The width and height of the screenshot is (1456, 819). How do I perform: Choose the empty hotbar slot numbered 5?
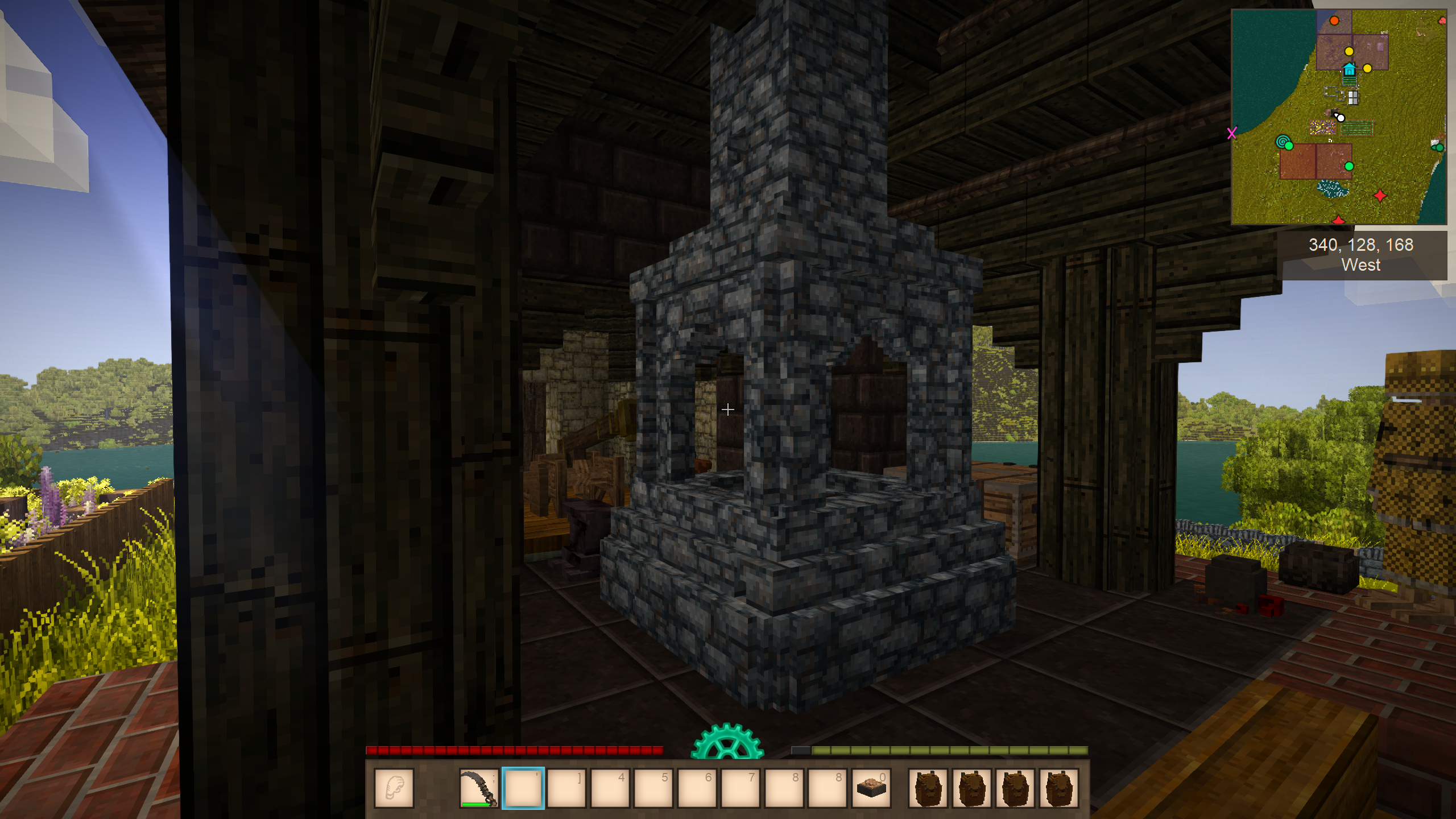pos(653,788)
